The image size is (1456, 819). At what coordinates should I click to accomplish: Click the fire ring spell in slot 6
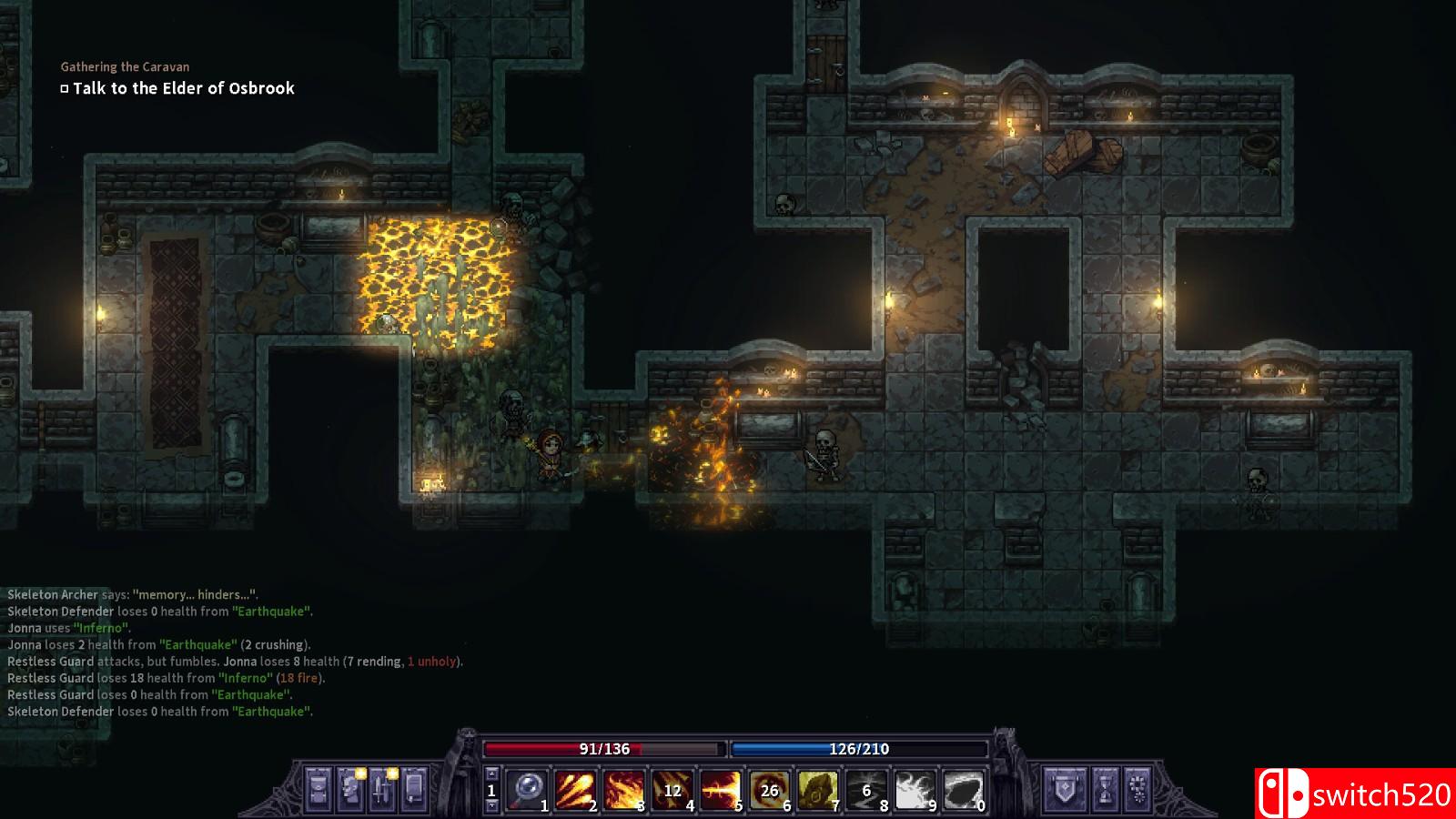[x=770, y=790]
